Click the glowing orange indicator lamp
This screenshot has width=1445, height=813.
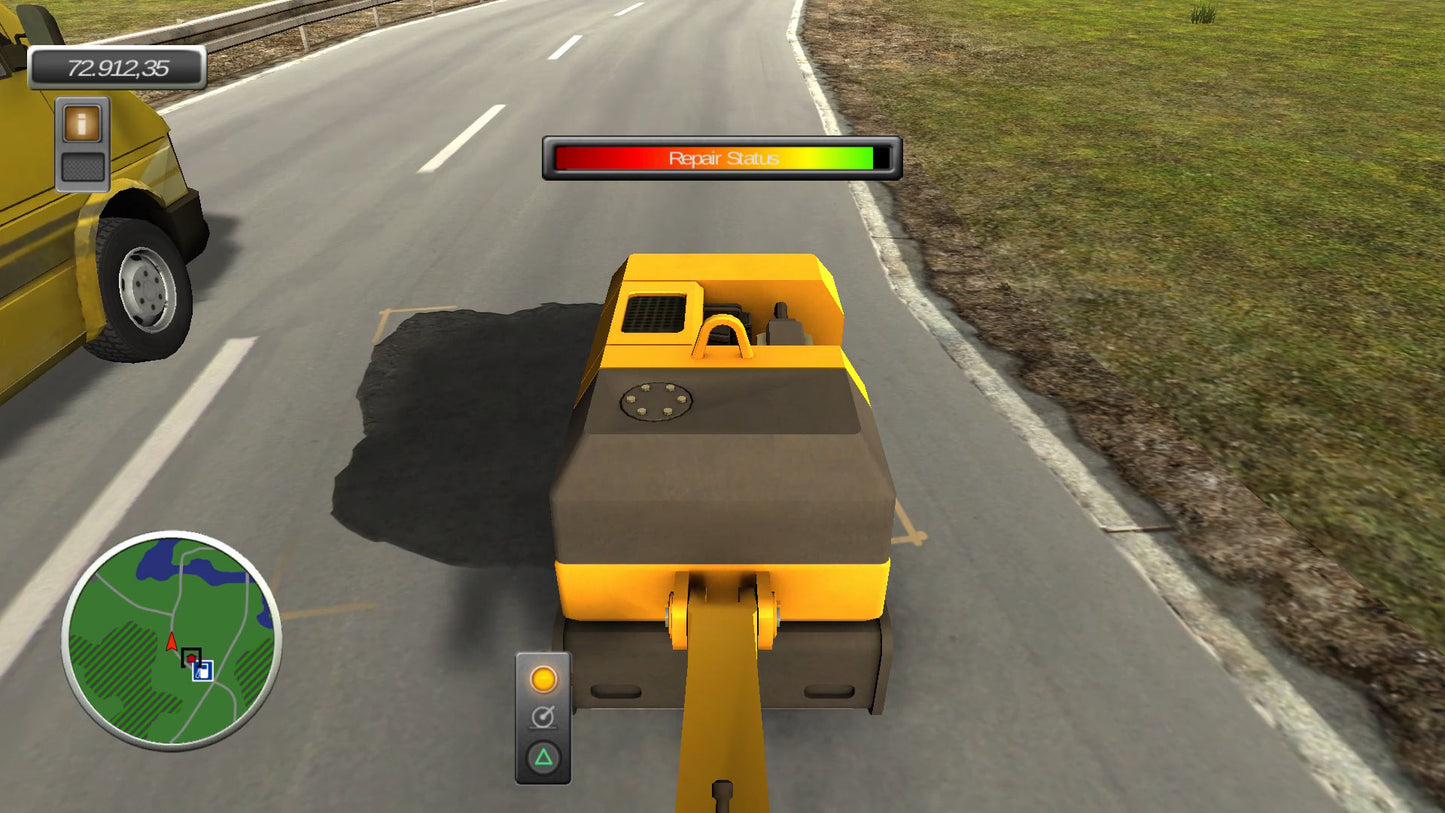click(x=544, y=677)
